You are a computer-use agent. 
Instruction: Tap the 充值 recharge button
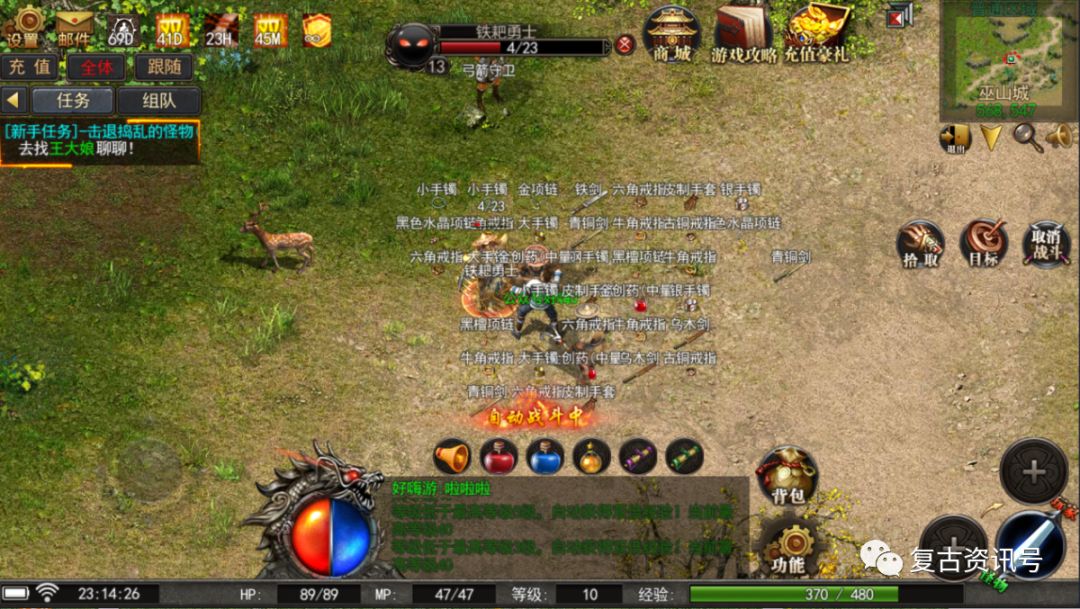coord(29,68)
